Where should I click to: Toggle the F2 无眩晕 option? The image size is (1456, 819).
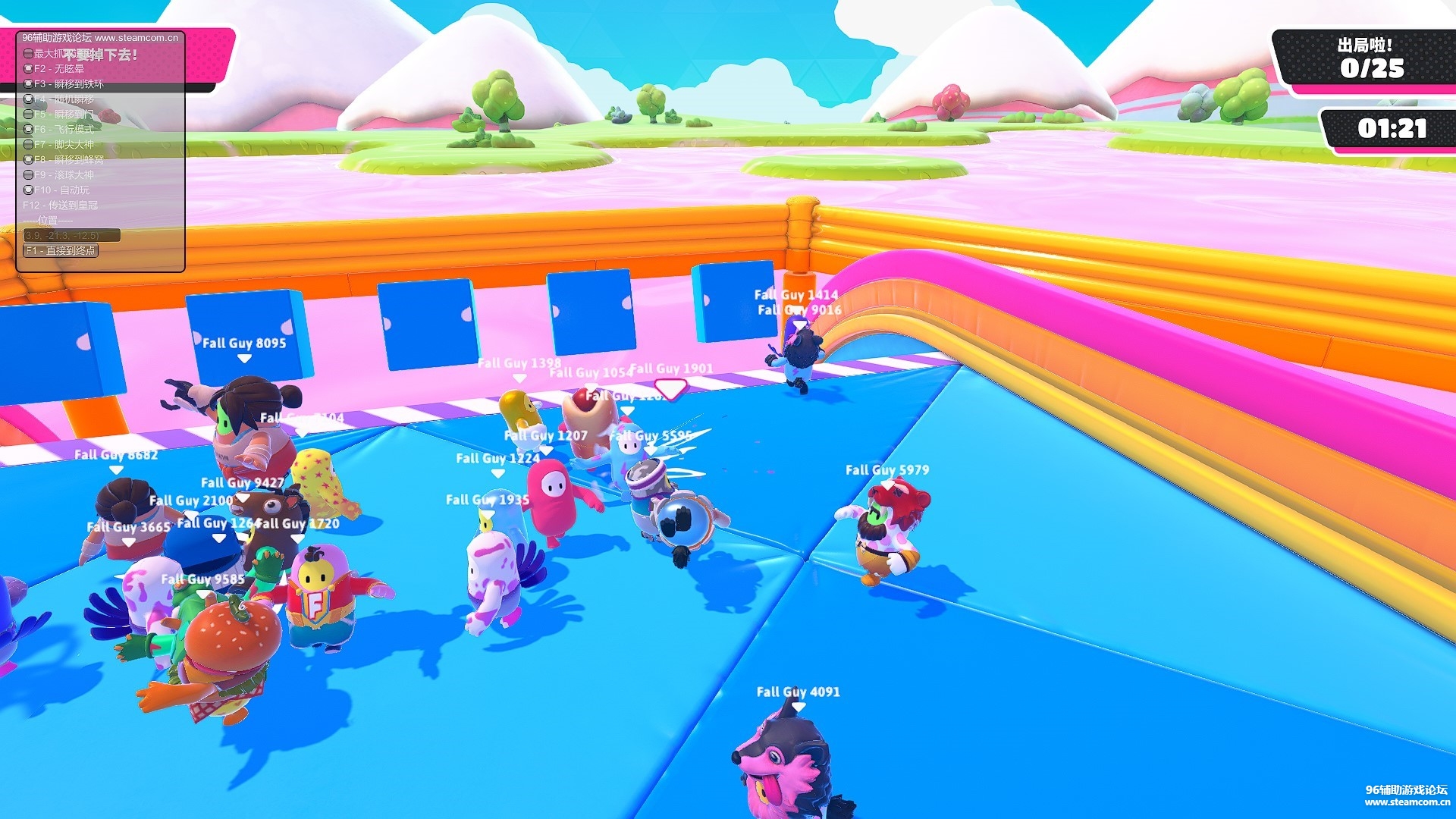tap(28, 69)
